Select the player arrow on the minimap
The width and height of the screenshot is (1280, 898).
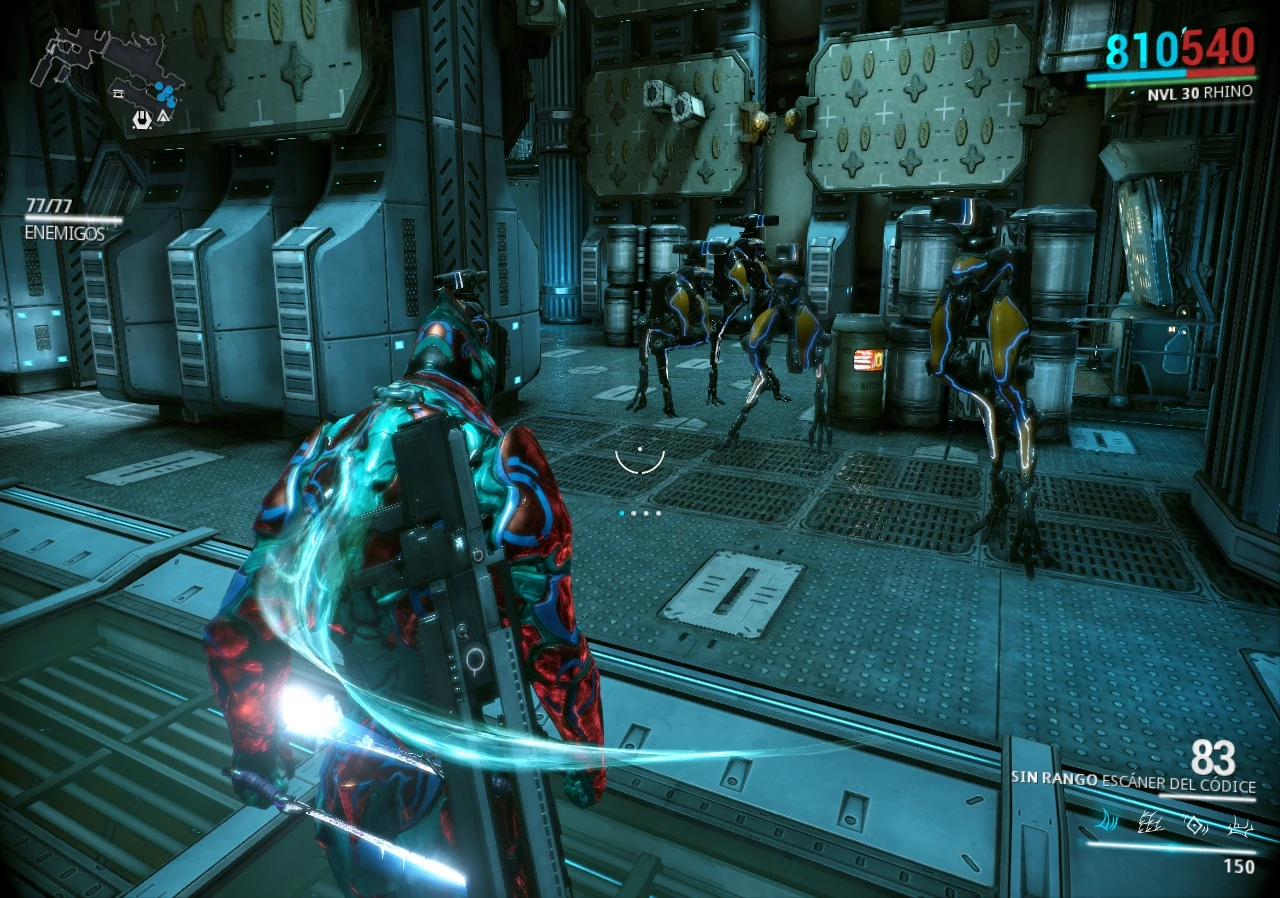click(164, 117)
